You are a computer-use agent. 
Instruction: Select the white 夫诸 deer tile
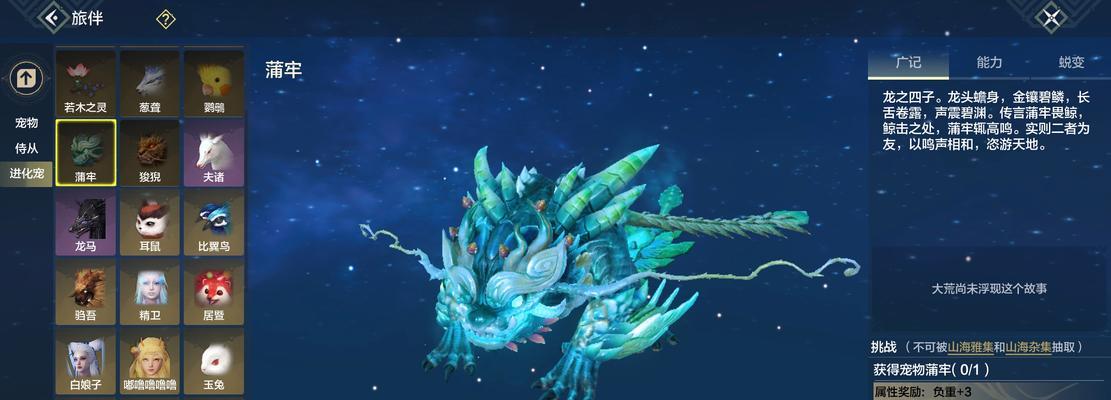coord(213,152)
